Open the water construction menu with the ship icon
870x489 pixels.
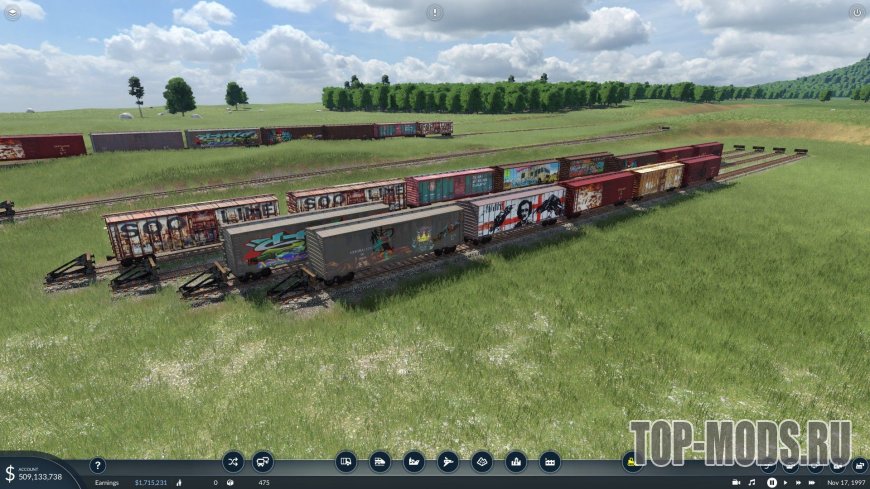tap(414, 461)
